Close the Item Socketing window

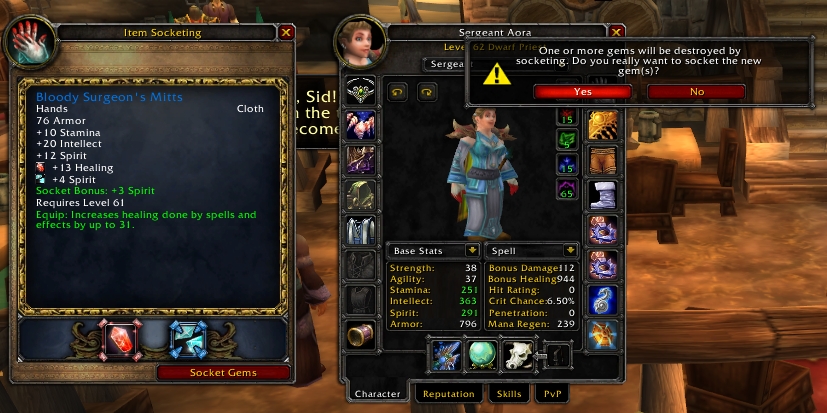coord(286,32)
